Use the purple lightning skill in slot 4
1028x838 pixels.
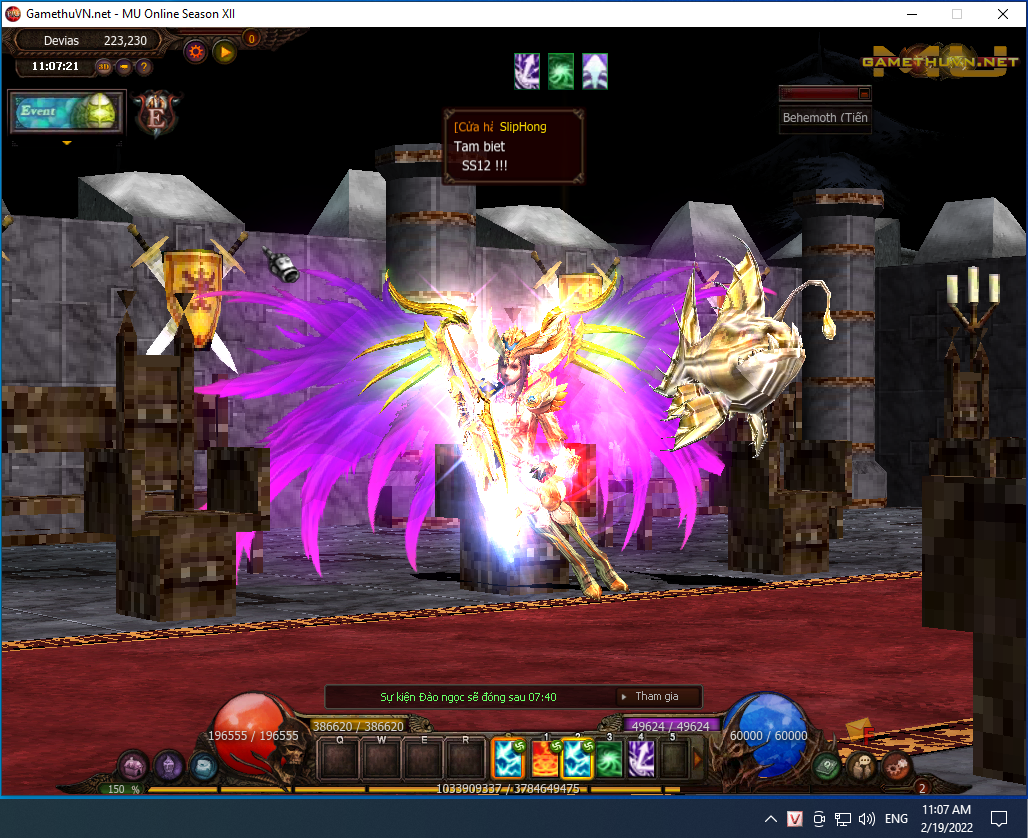point(643,759)
